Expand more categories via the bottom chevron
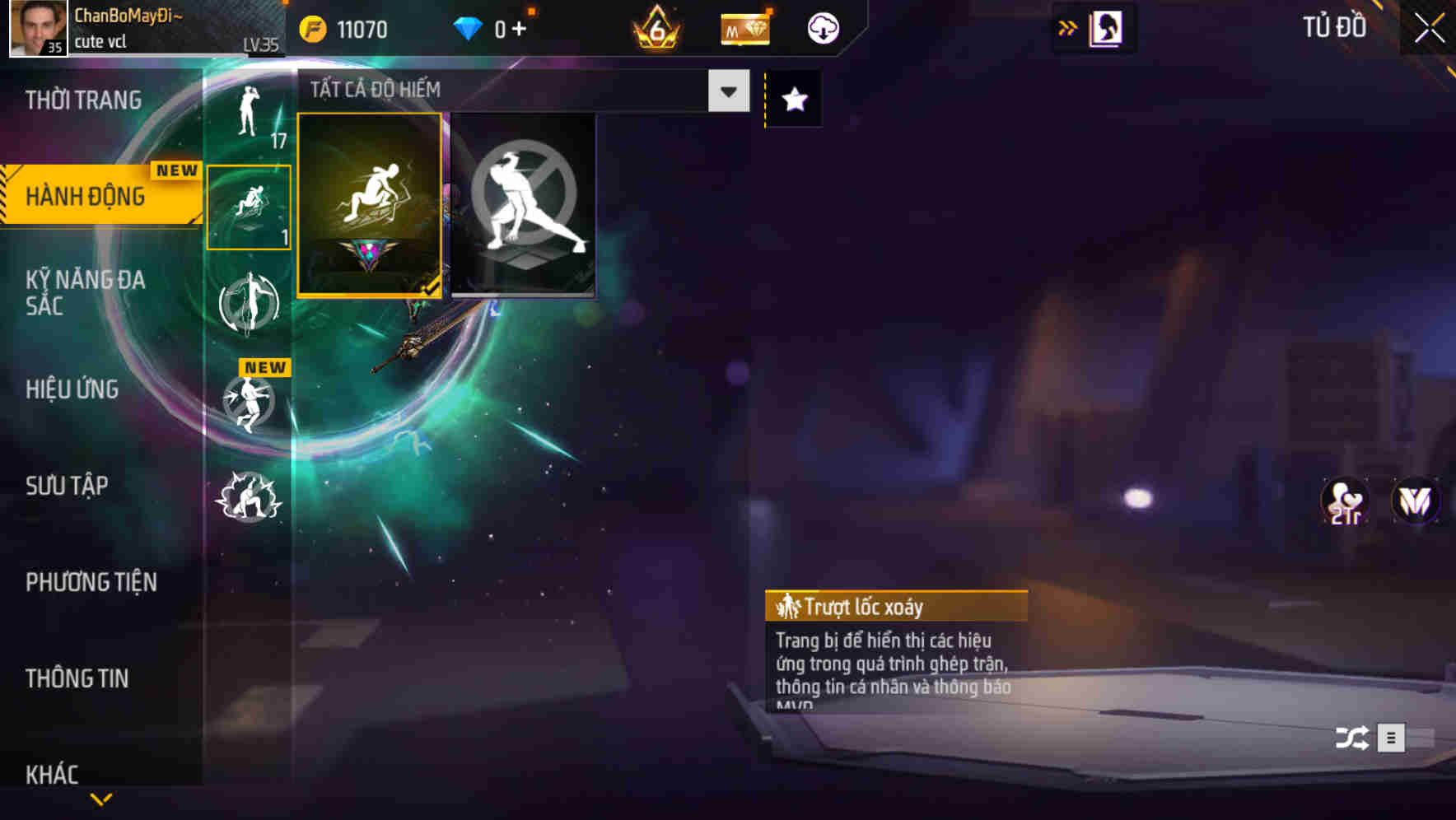 click(101, 799)
